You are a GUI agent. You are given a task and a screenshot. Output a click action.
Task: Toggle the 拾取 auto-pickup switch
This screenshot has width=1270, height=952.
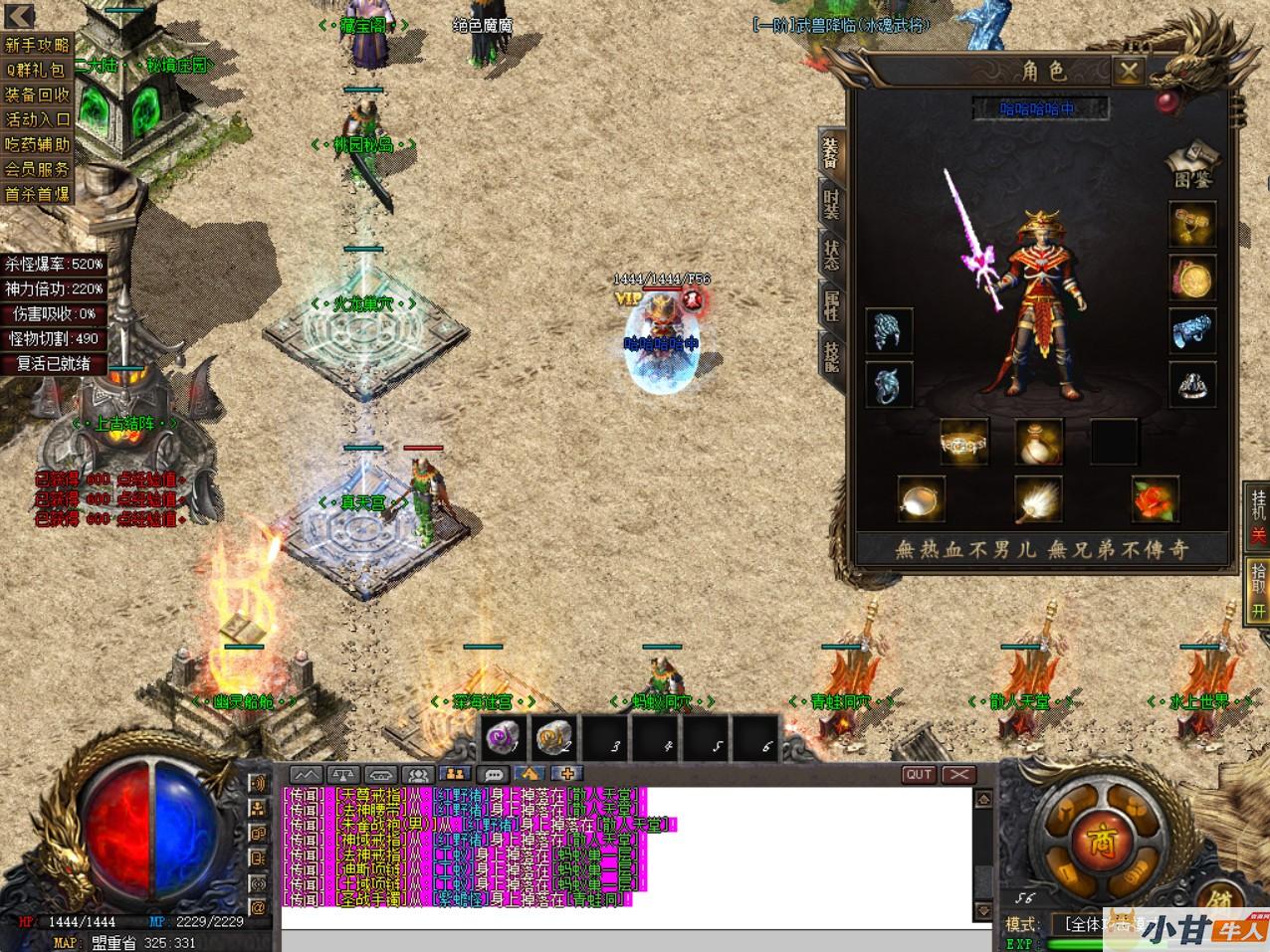(x=1258, y=589)
